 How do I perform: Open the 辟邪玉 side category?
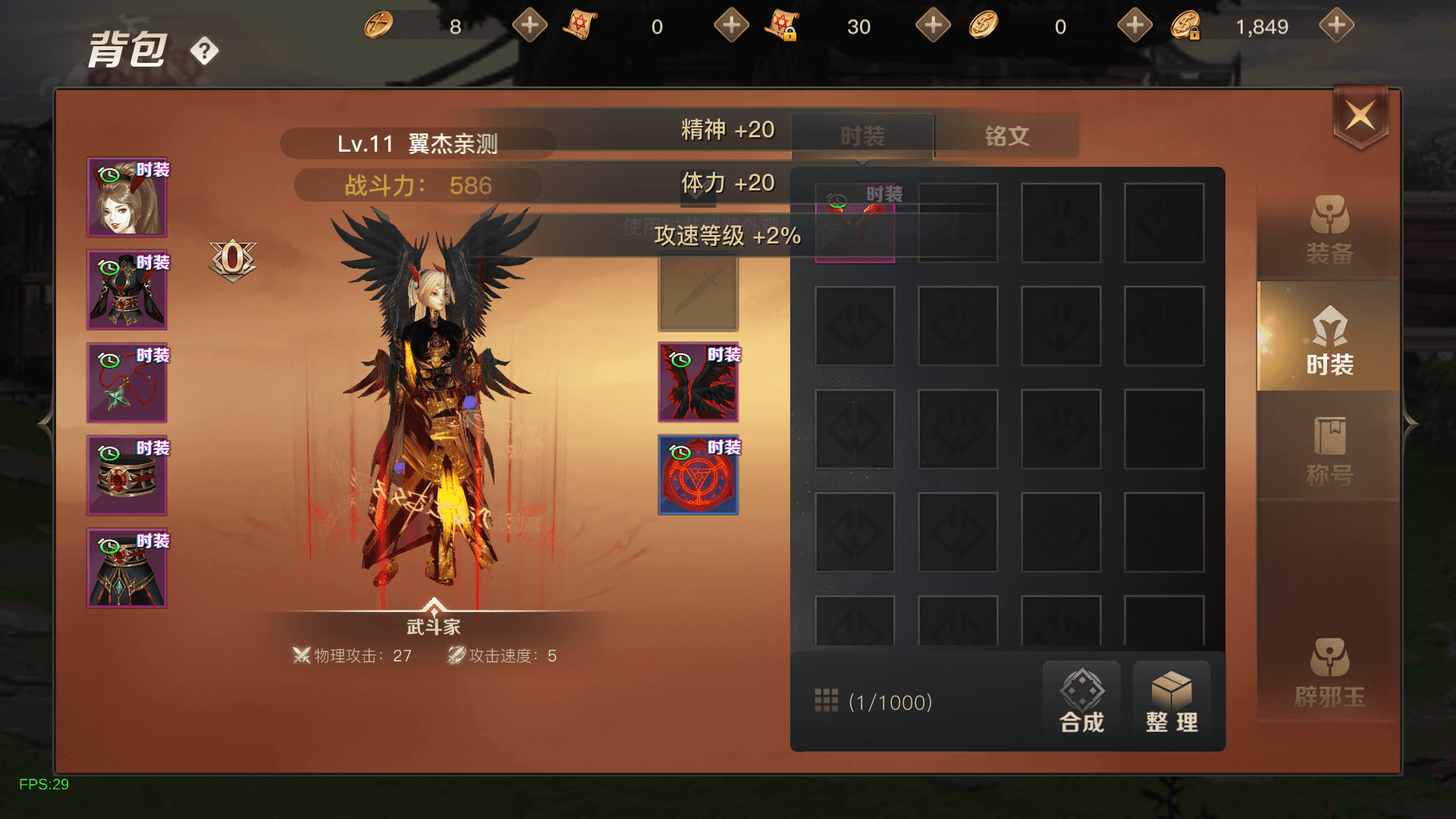pos(1329,673)
